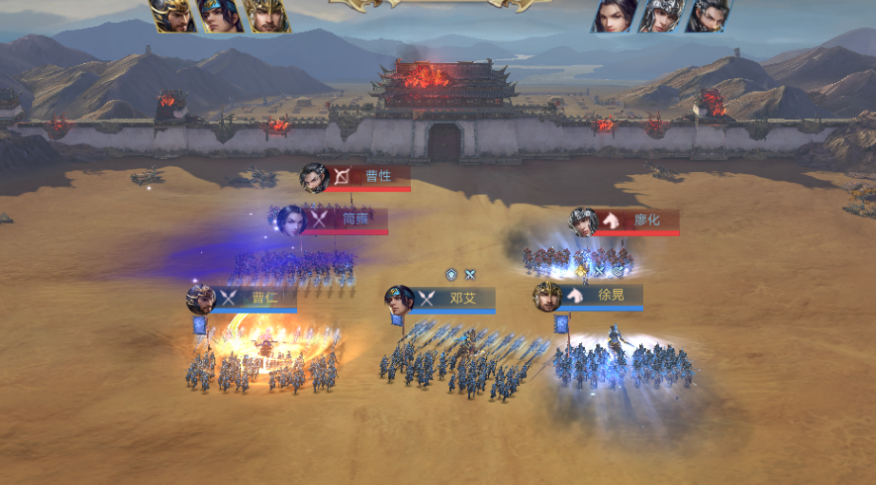Image resolution: width=876 pixels, height=485 pixels.
Task: Click the blue-headband general portrait at top
Action: coord(218,15)
